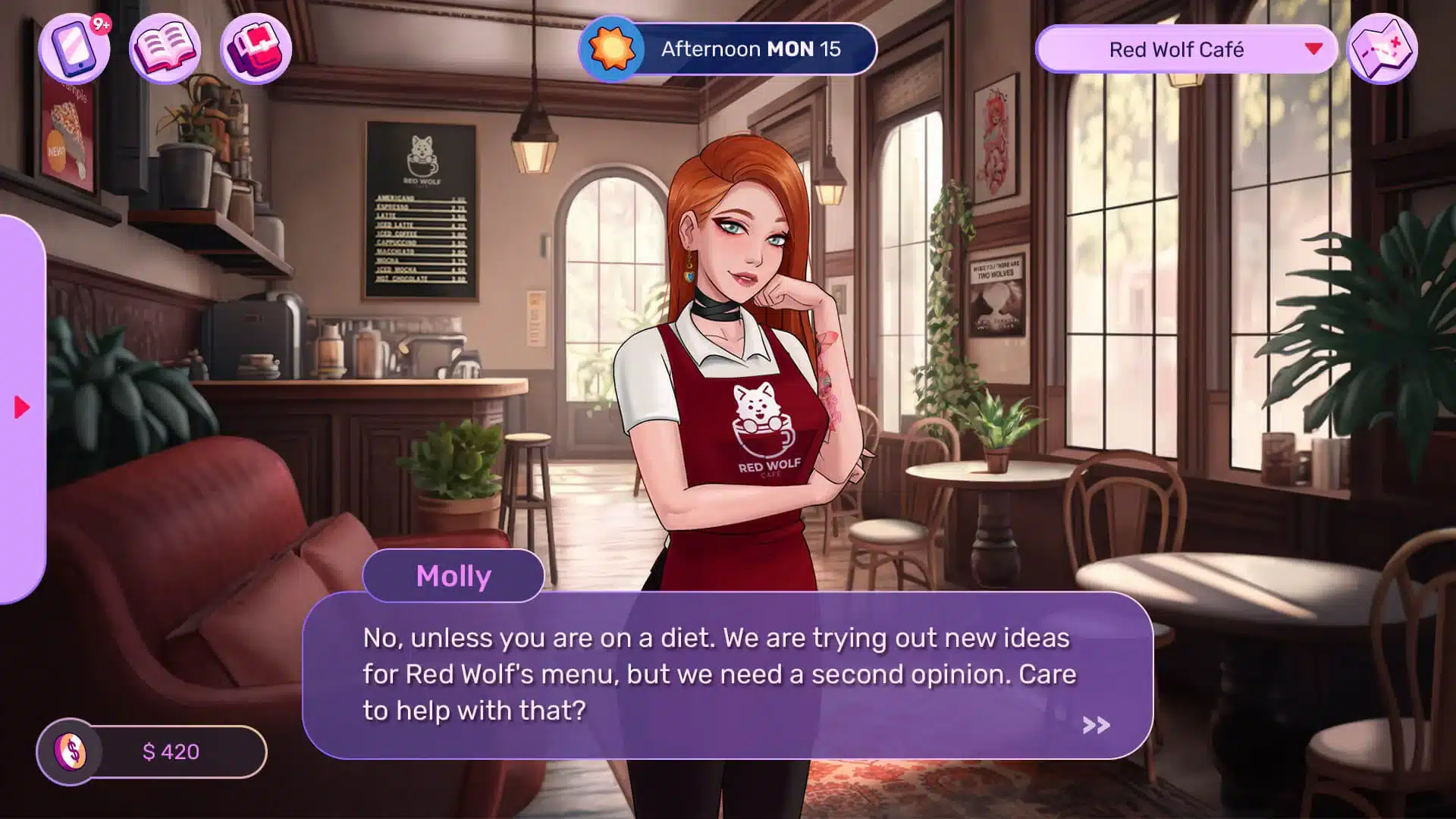Open the pink journal book
The image size is (1456, 819).
pyautogui.click(x=165, y=49)
